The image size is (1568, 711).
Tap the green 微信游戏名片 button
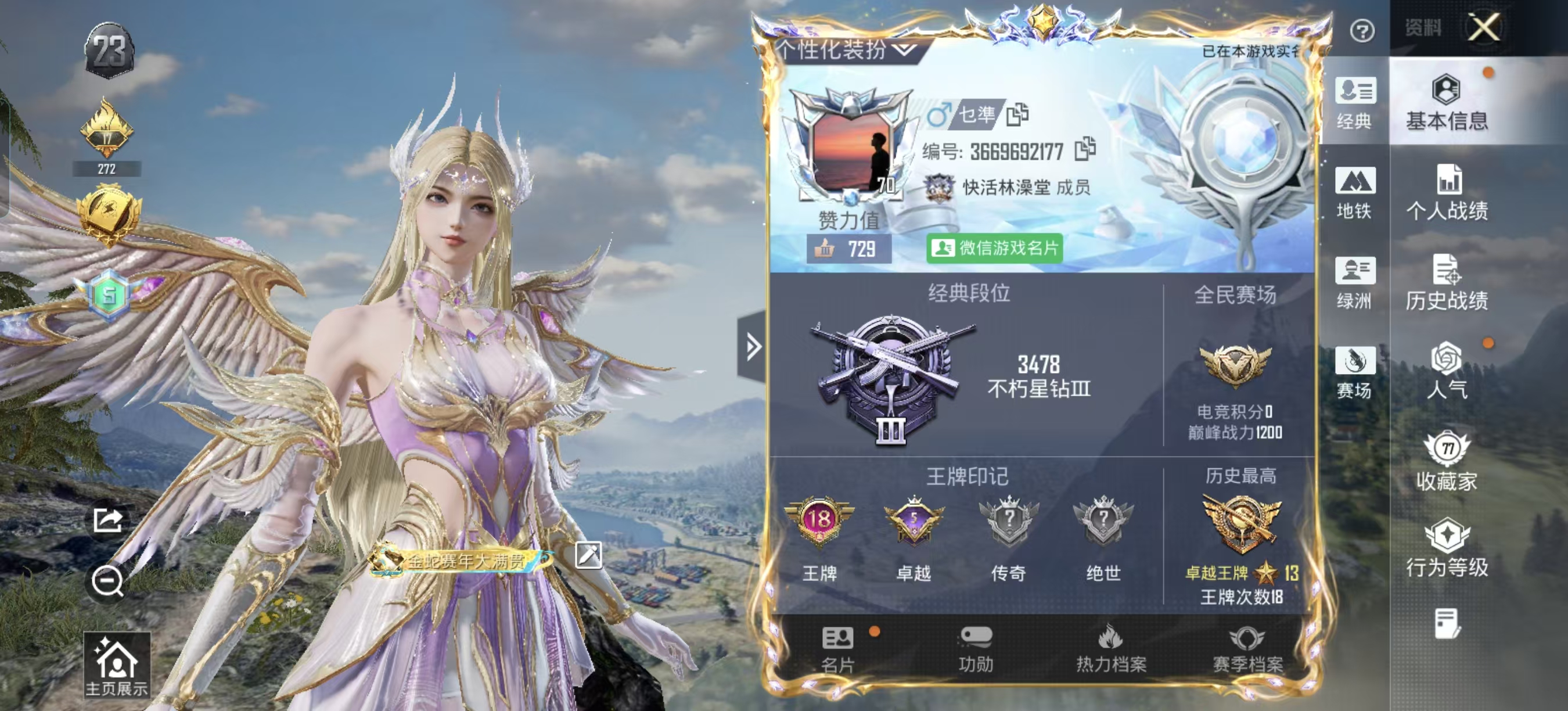[x=994, y=249]
